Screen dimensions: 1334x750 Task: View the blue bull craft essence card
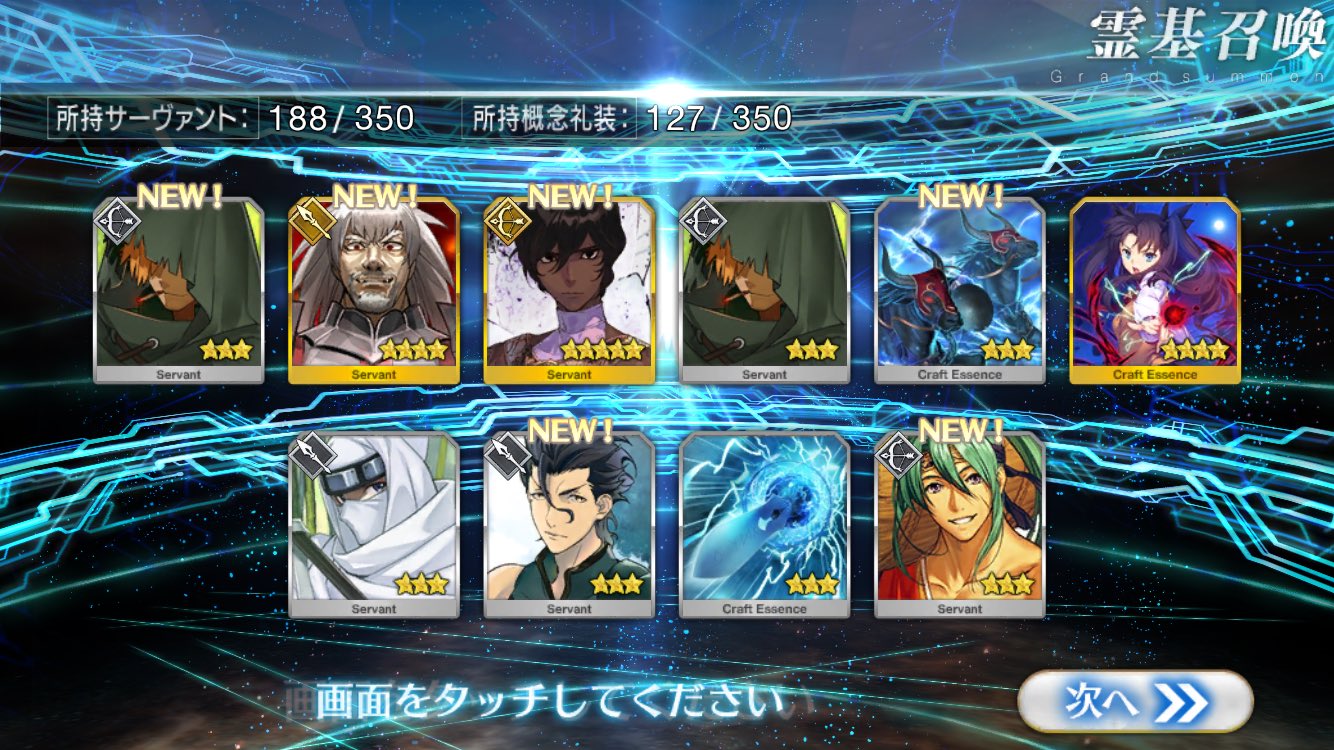960,290
